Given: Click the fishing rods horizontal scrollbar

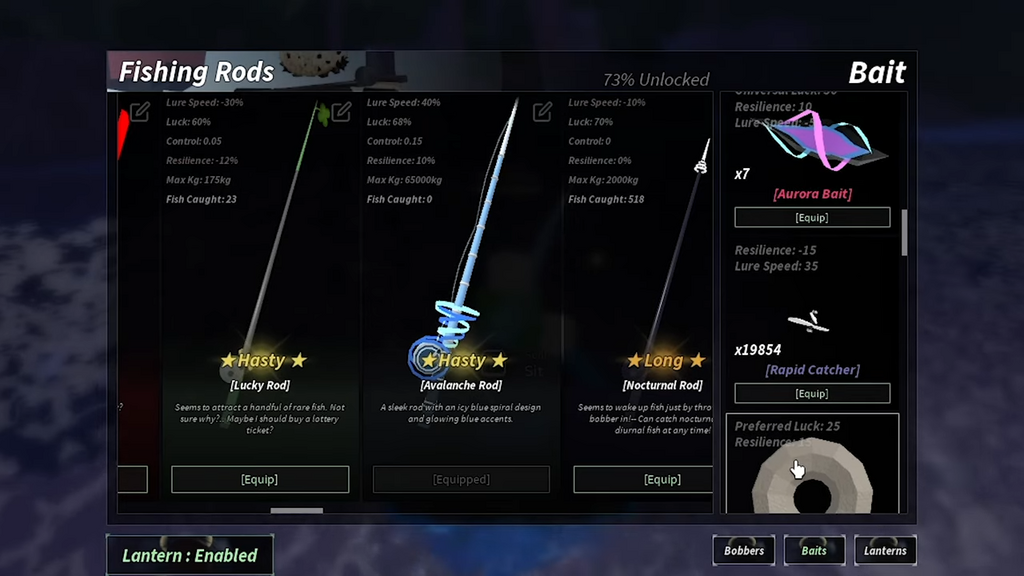Looking at the screenshot, I should click(297, 510).
